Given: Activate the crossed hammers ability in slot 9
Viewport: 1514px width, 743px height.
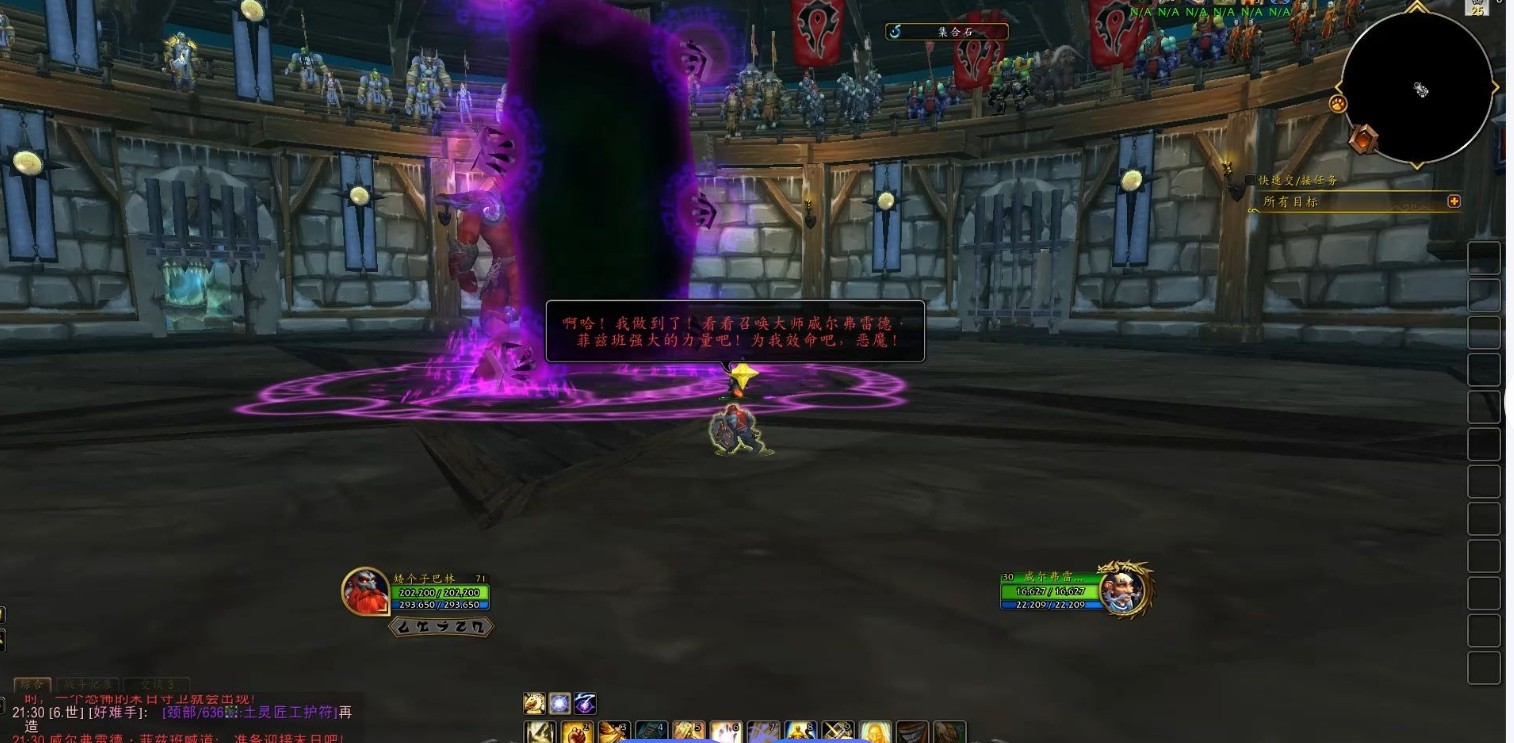Looking at the screenshot, I should 838,733.
